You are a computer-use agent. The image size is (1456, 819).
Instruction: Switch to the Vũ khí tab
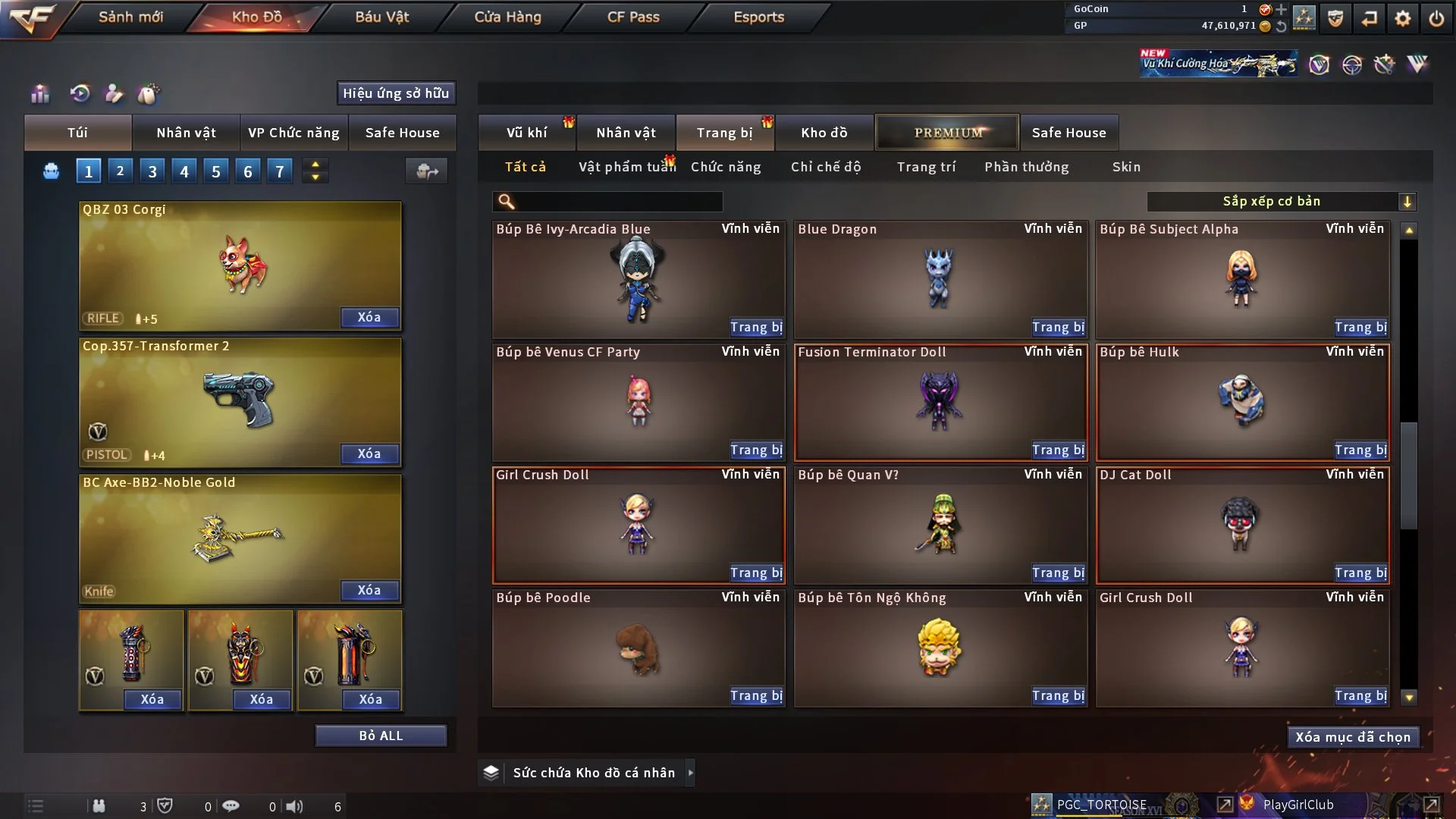coord(526,133)
